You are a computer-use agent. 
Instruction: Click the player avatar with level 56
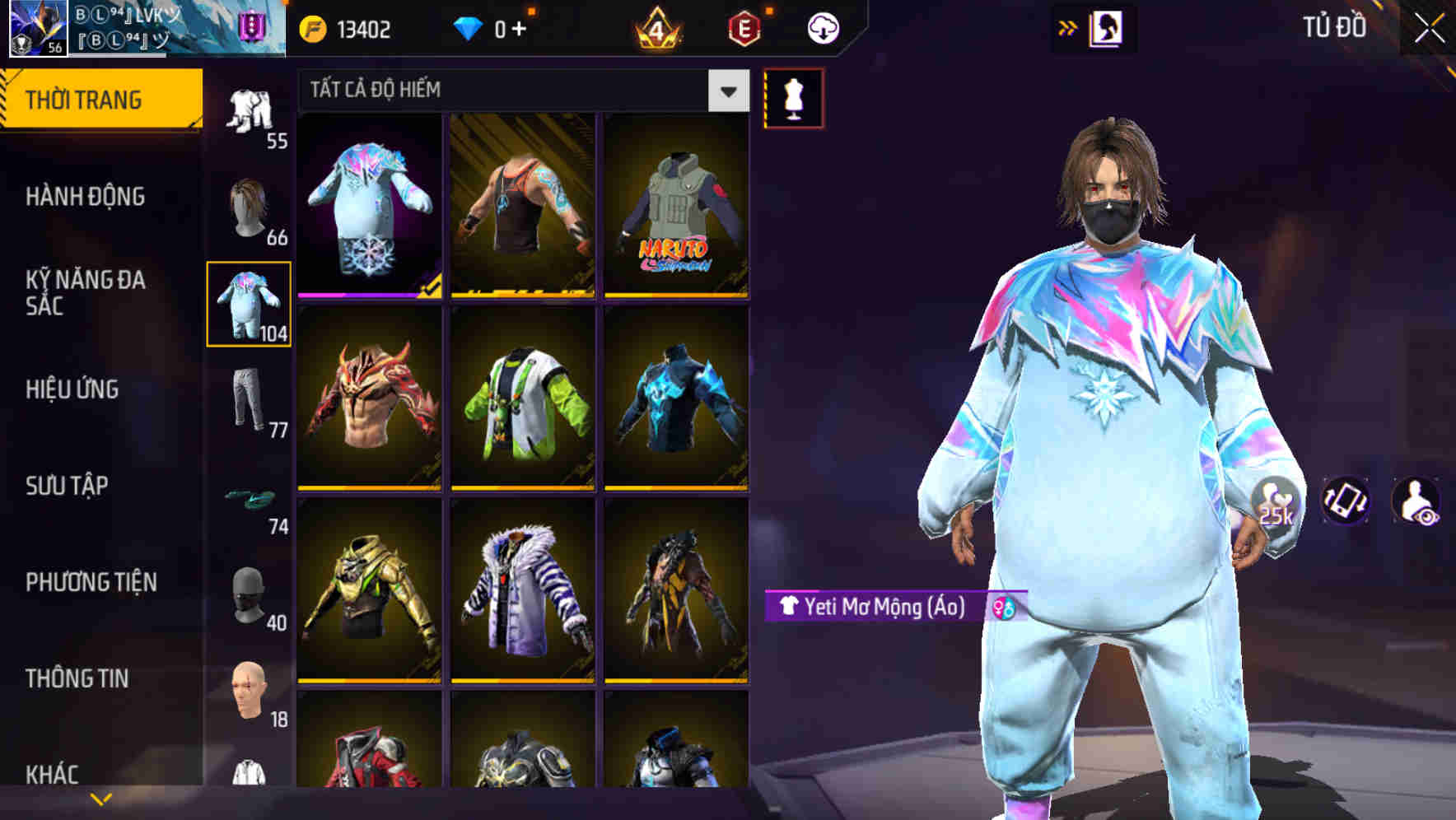point(33,30)
